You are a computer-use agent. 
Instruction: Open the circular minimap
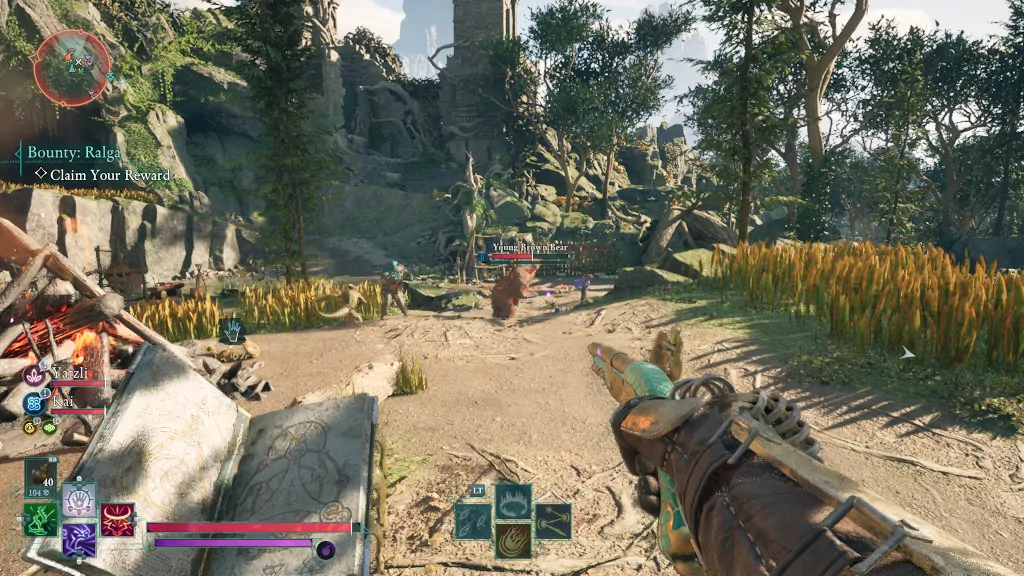click(71, 67)
